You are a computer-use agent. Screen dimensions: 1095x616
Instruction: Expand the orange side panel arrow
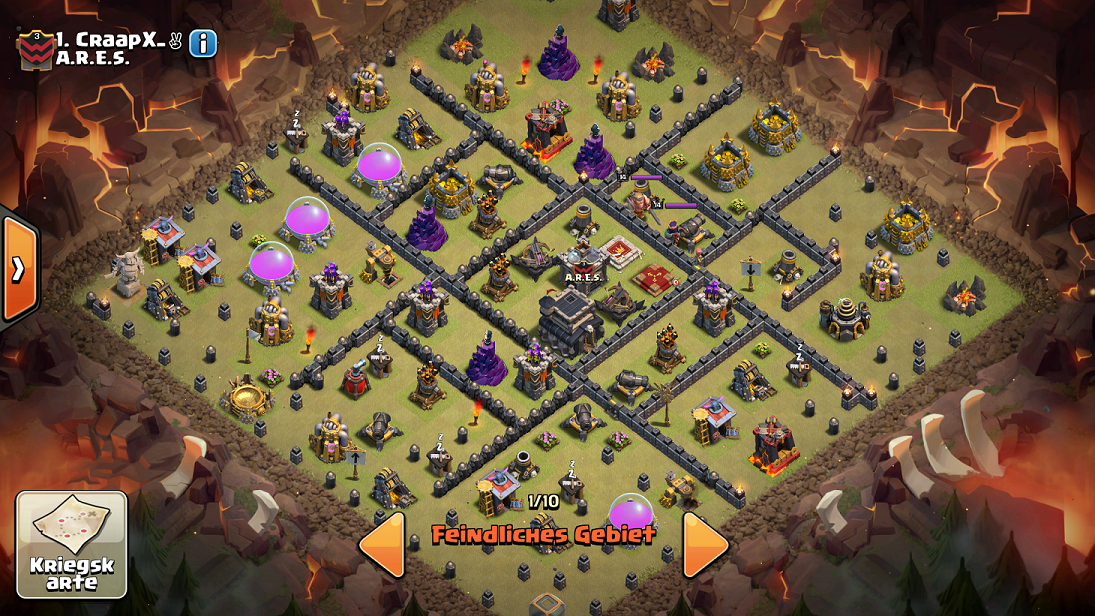pos(18,268)
